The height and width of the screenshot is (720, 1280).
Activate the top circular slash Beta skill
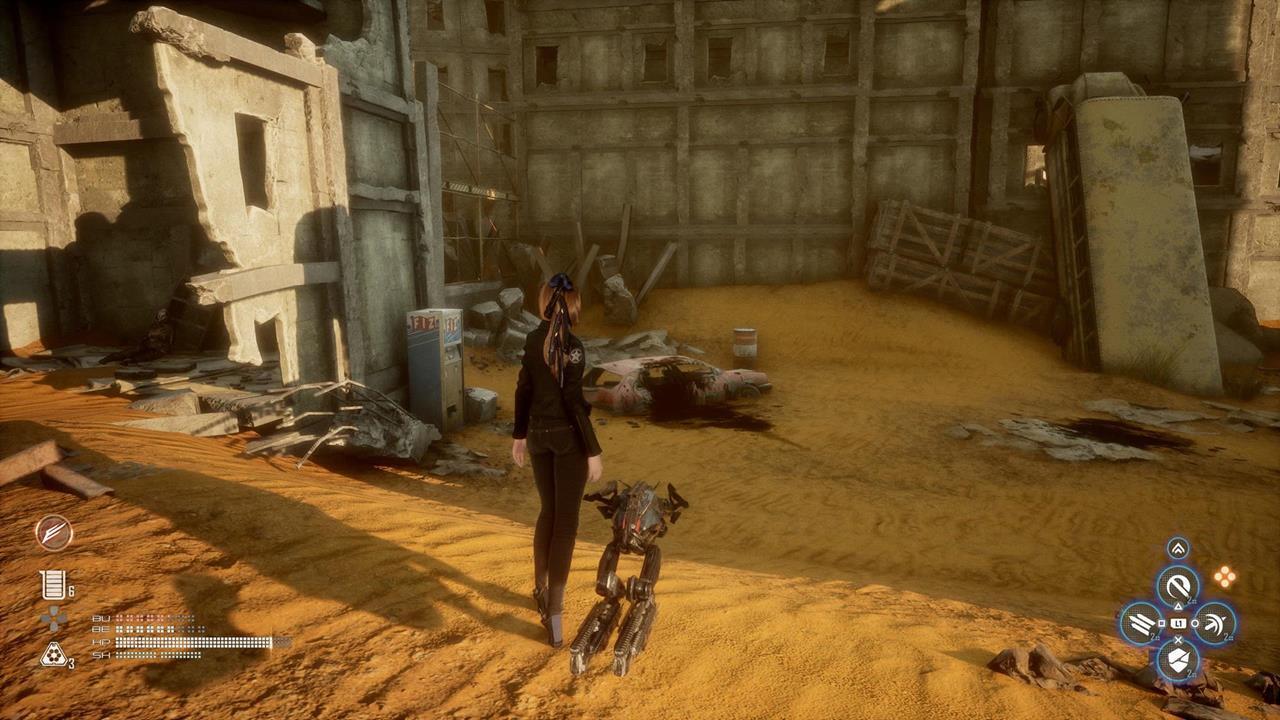(1178, 586)
